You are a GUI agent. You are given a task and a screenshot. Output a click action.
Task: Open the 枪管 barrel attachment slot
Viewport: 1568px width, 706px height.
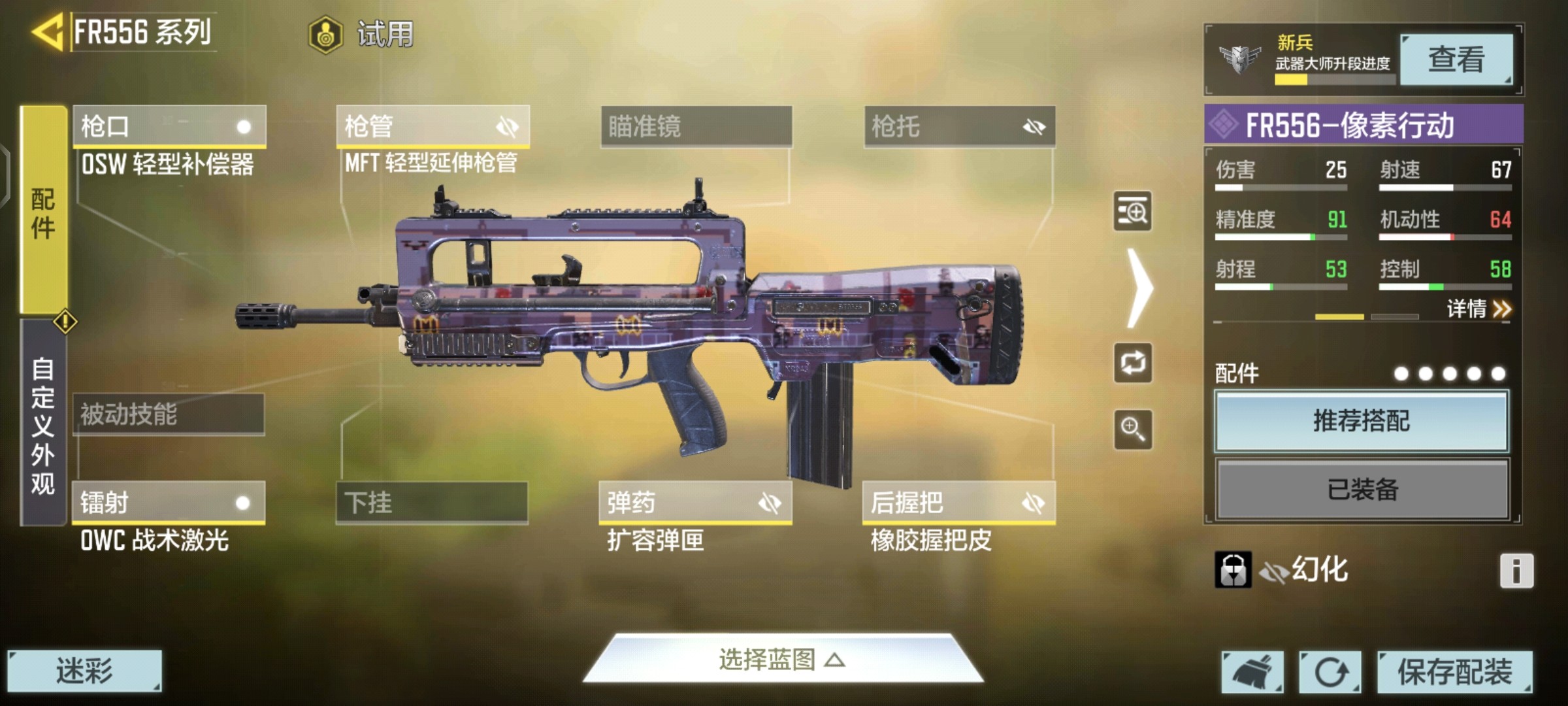click(433, 126)
